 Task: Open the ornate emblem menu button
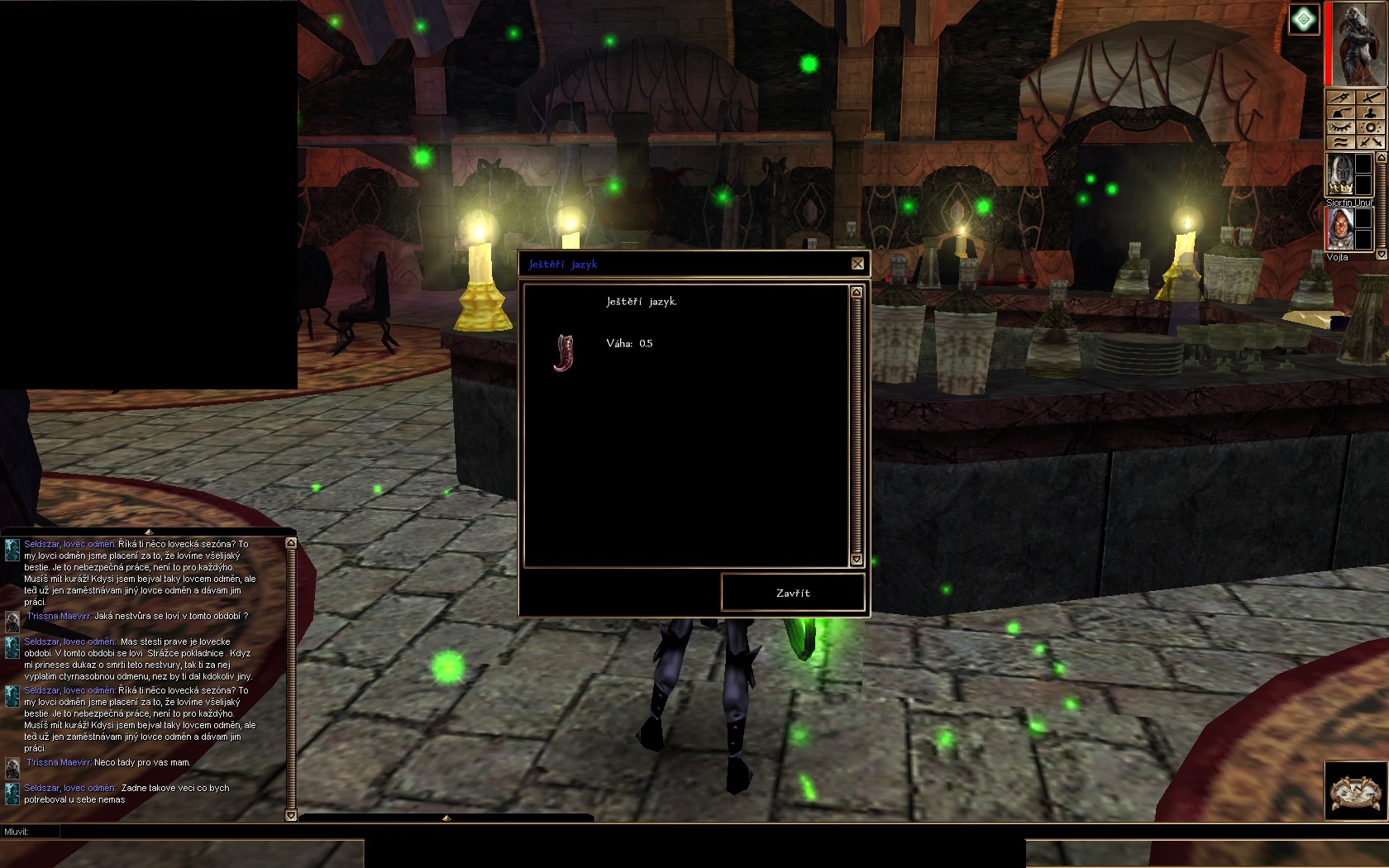click(x=1356, y=790)
